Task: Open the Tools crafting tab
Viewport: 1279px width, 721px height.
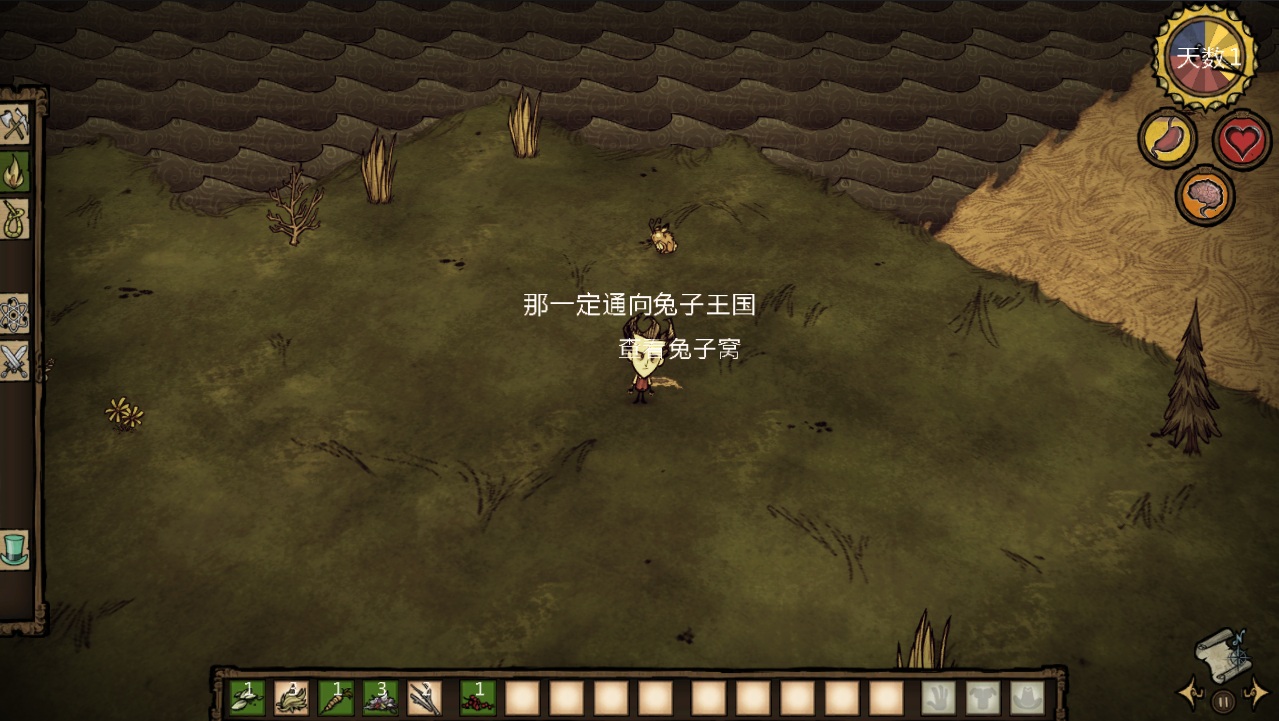Action: [x=14, y=125]
